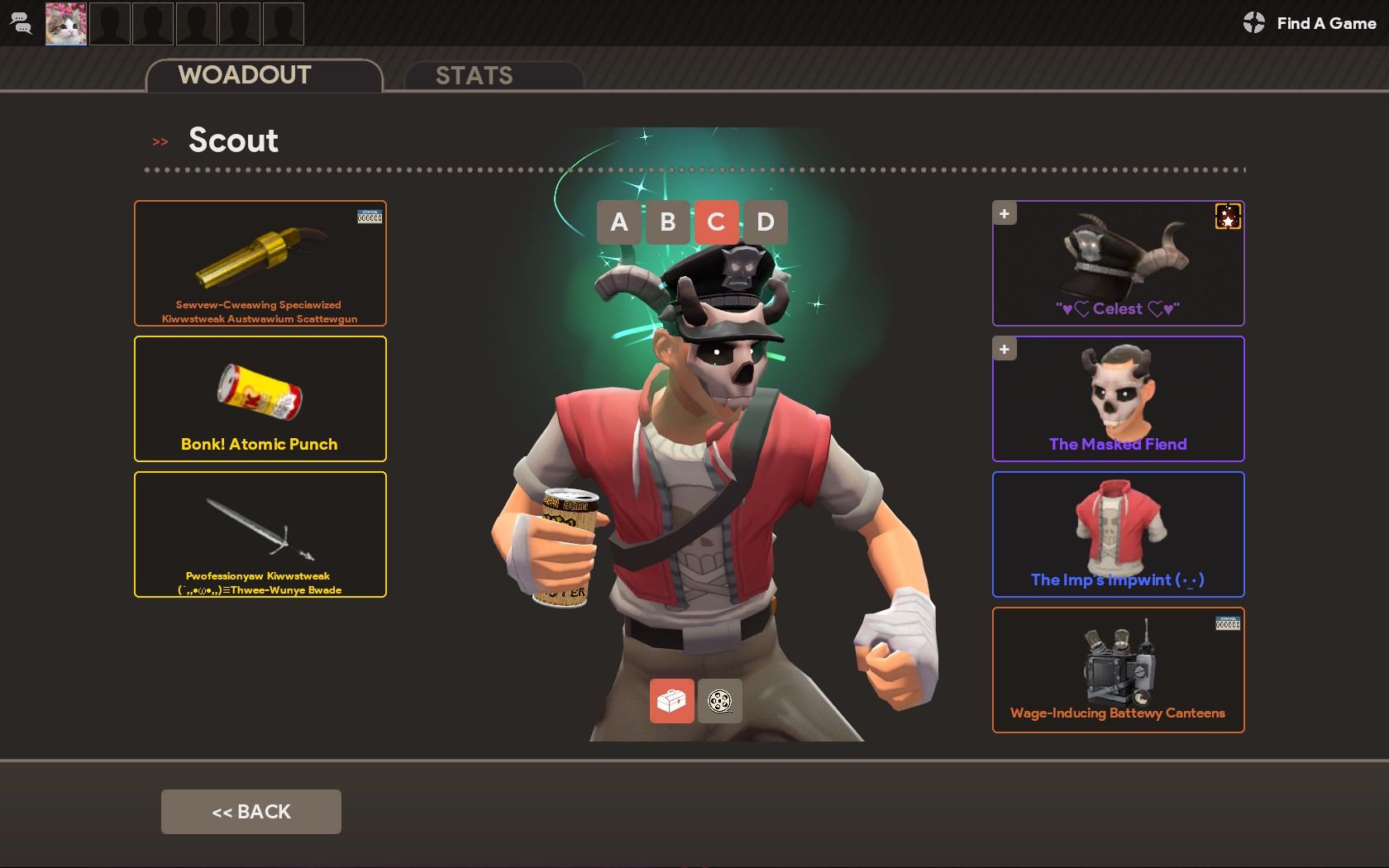Screen dimensions: 1389x868
Task: Click the strange counter icon on the Scattergun
Action: [x=370, y=216]
